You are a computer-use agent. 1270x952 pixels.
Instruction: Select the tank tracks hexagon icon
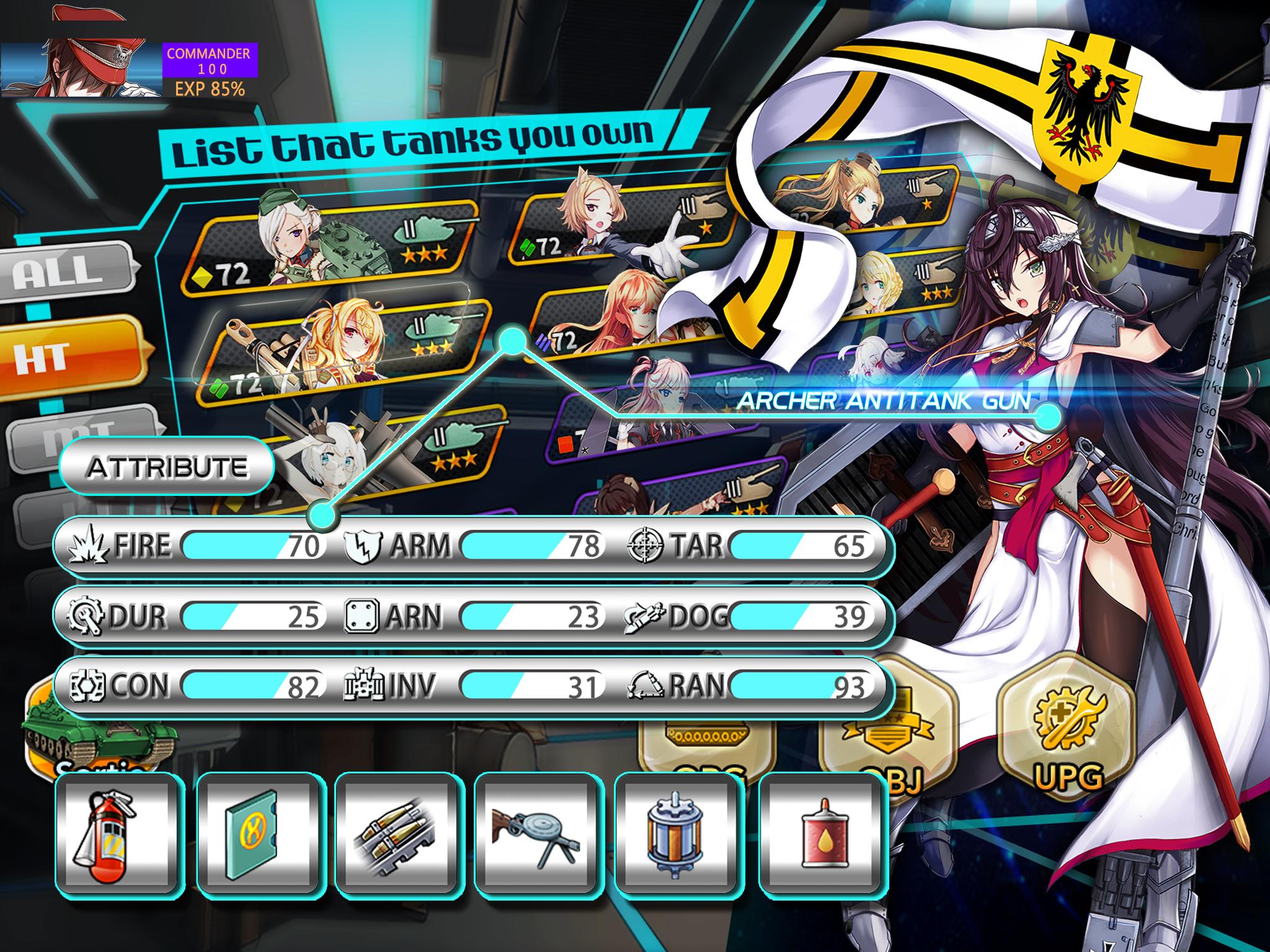[x=708, y=734]
